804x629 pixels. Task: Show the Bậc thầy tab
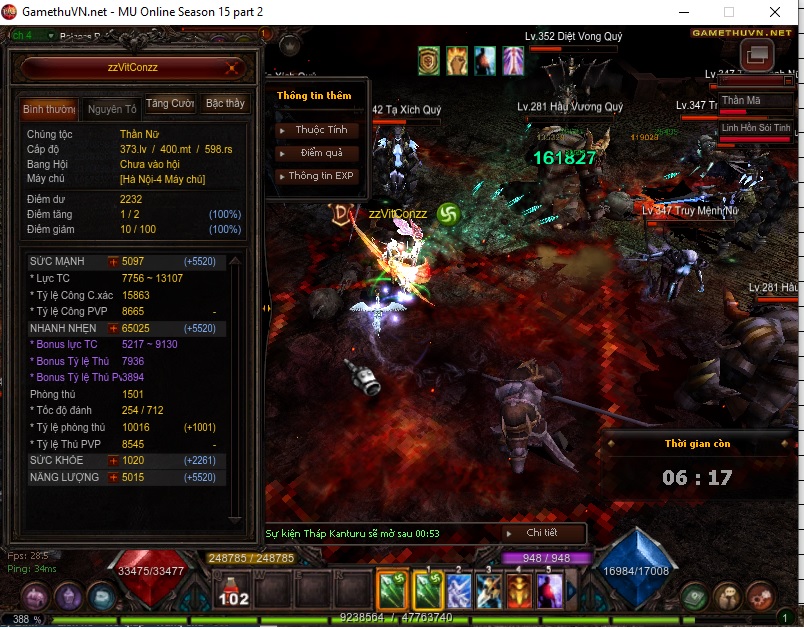225,104
